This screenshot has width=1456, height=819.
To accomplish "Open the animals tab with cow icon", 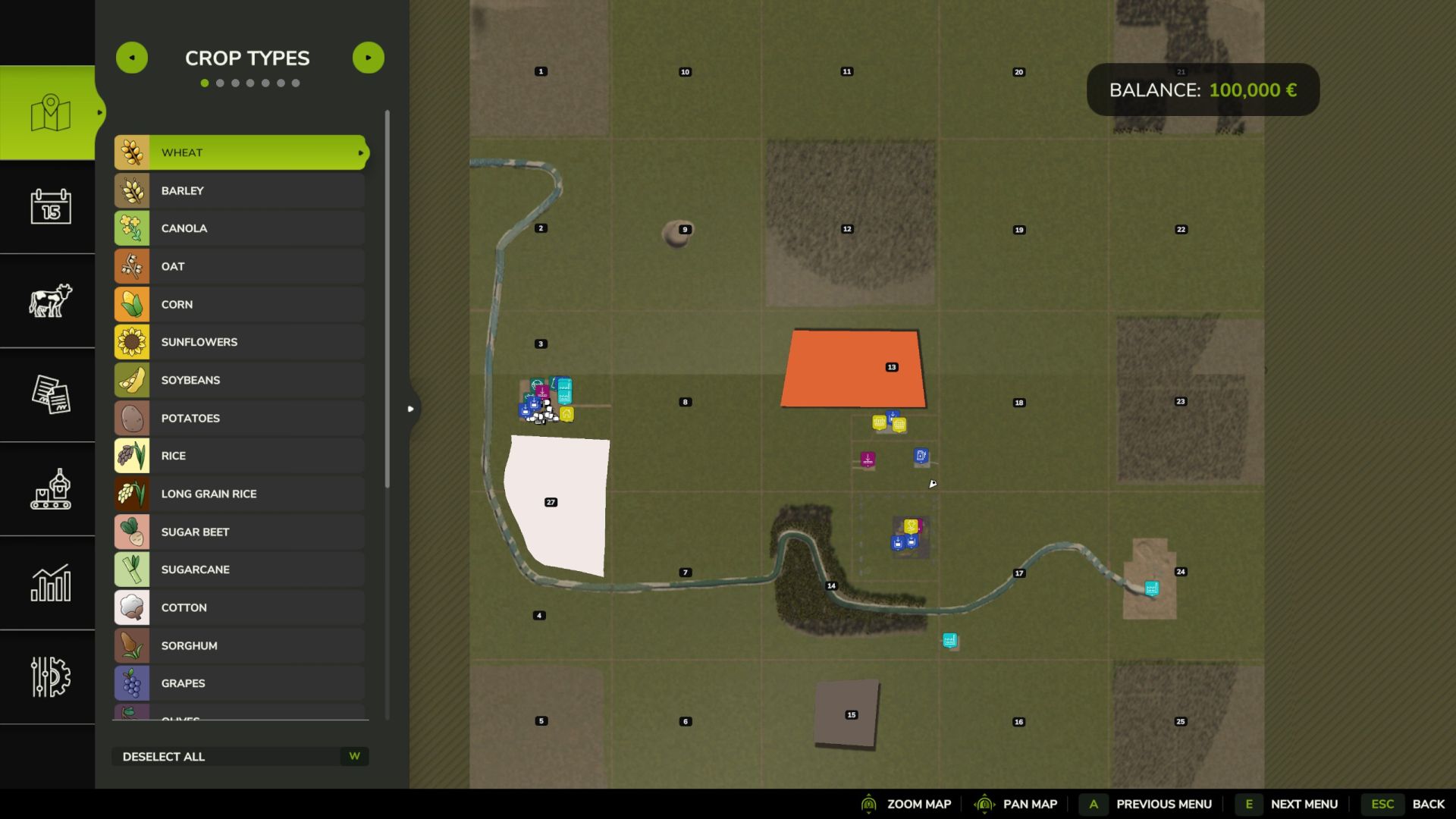I will (x=50, y=300).
